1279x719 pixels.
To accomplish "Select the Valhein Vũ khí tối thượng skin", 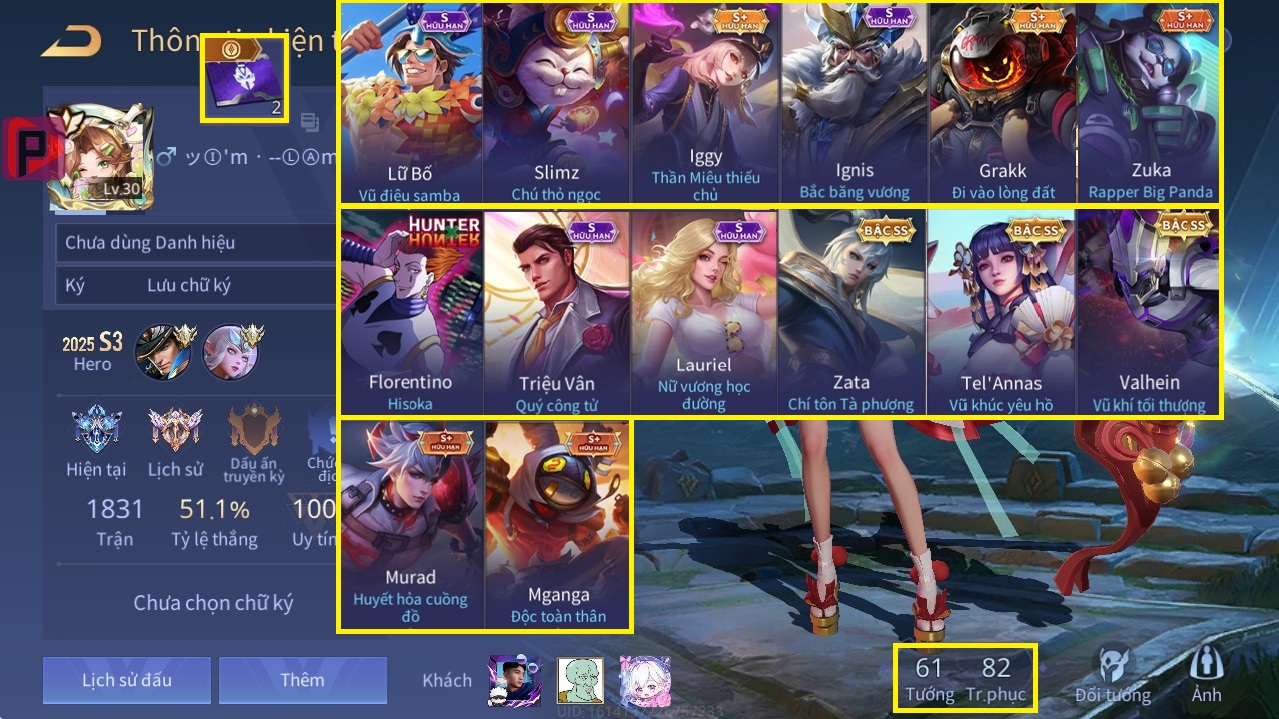I will pos(1149,312).
